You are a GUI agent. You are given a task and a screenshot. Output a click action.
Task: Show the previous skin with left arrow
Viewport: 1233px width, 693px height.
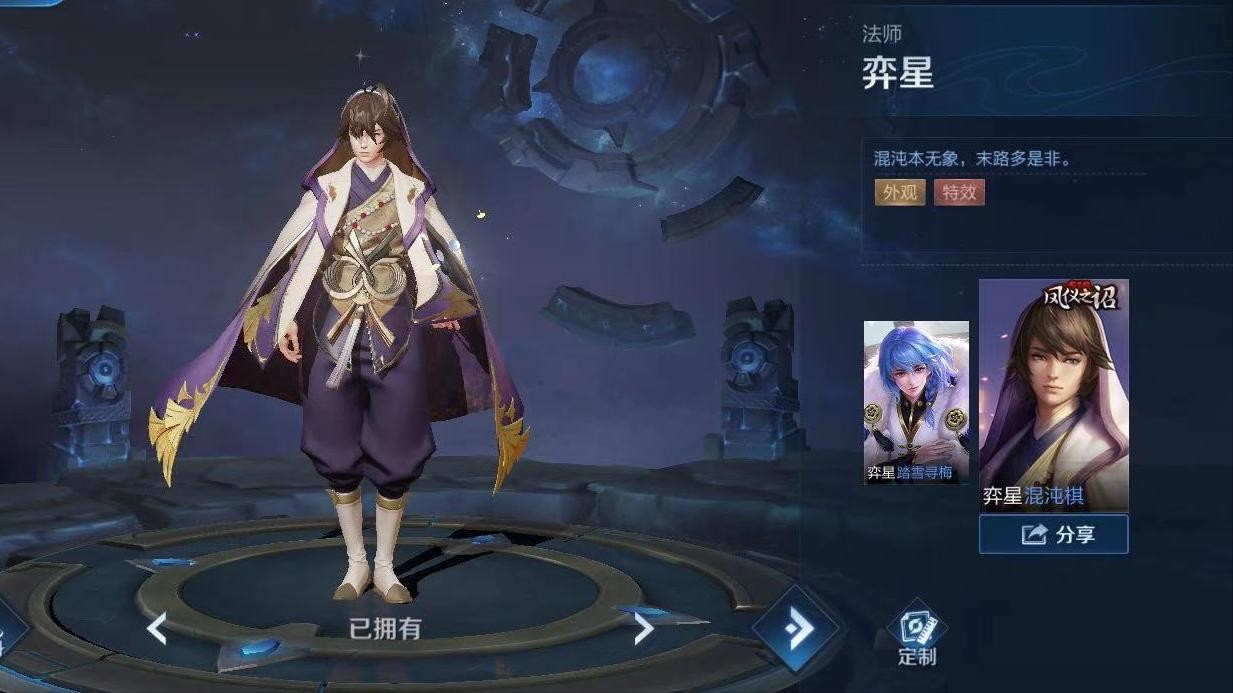pyautogui.click(x=157, y=628)
